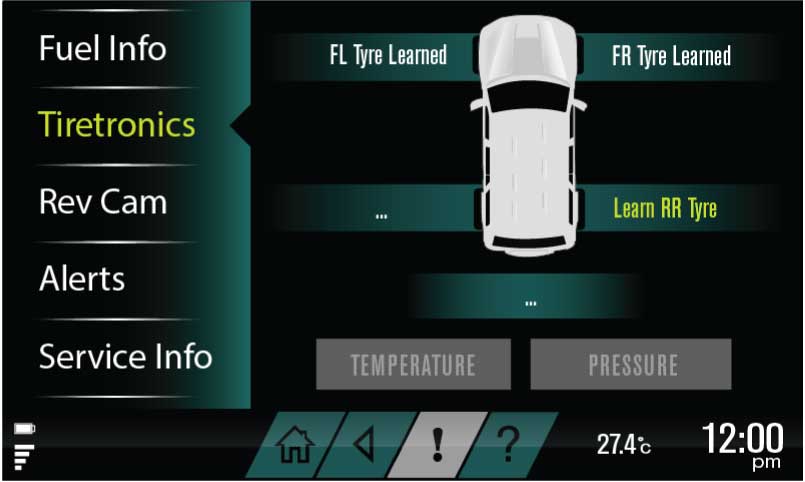The image size is (805, 482).
Task: Click the Pressure button
Action: (632, 364)
